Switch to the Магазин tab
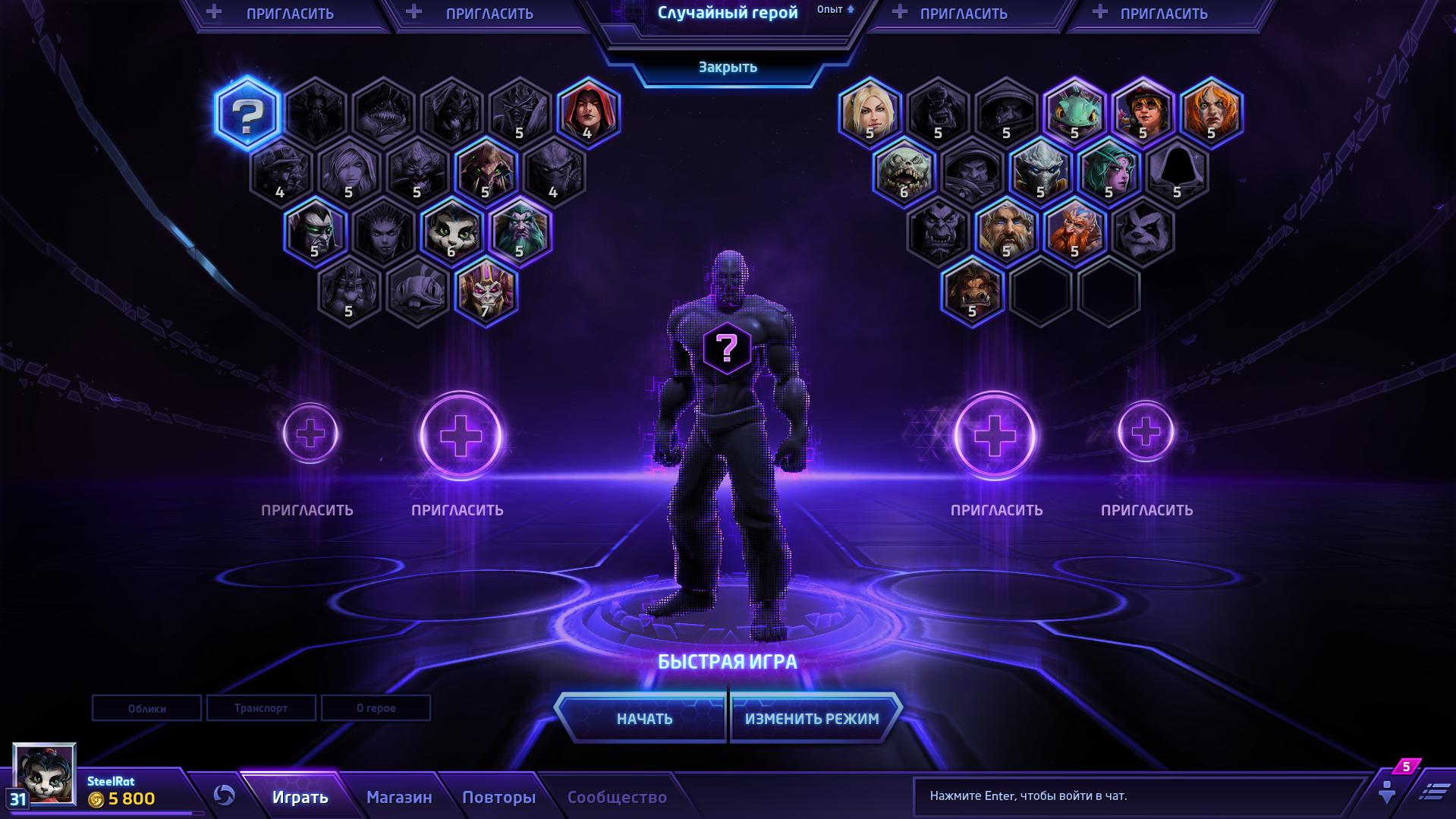Screen dimensions: 1456x819 tap(399, 797)
